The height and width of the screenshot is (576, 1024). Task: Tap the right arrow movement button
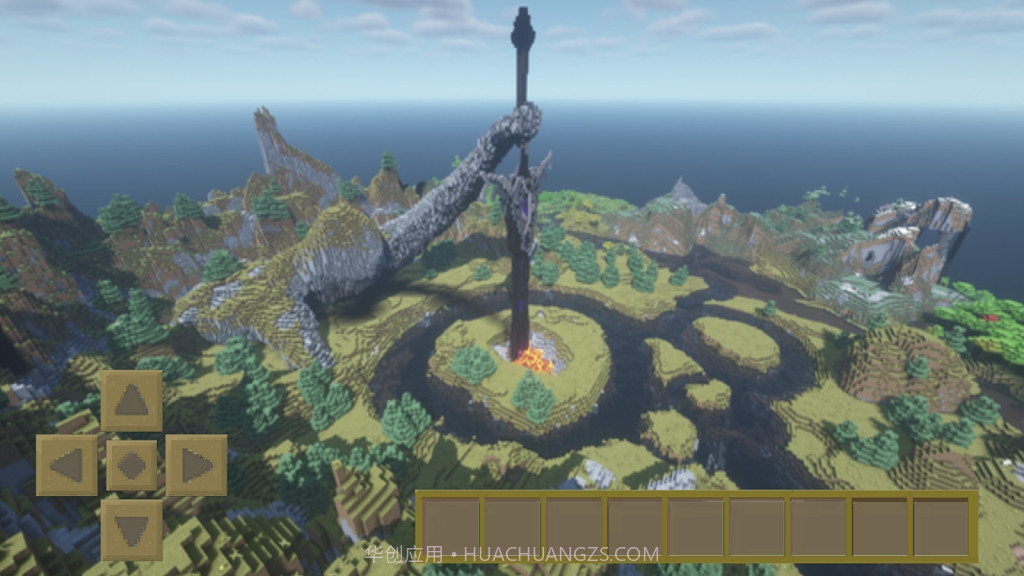coord(196,465)
